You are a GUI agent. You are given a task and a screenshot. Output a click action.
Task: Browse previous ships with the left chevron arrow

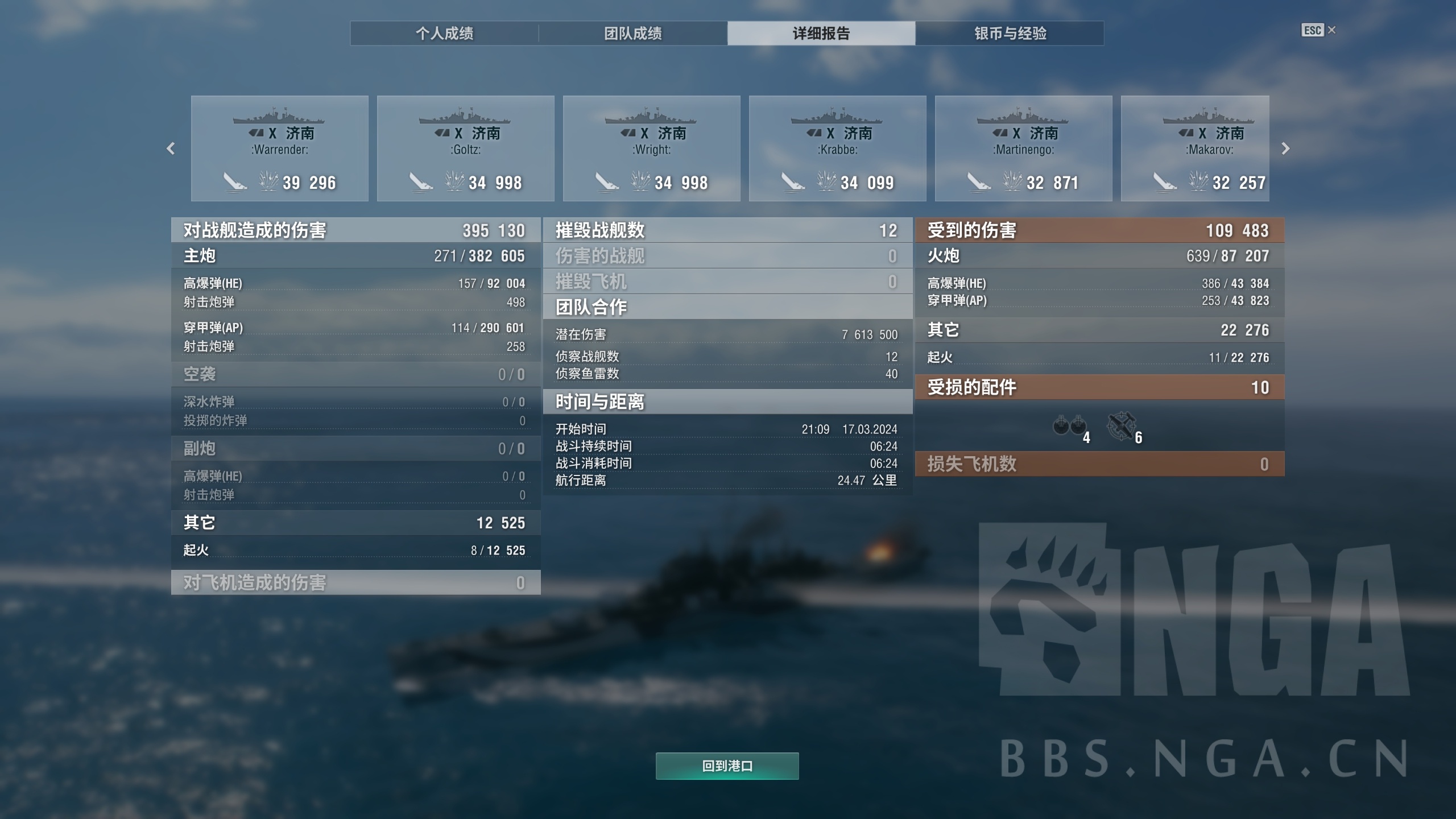coord(170,149)
